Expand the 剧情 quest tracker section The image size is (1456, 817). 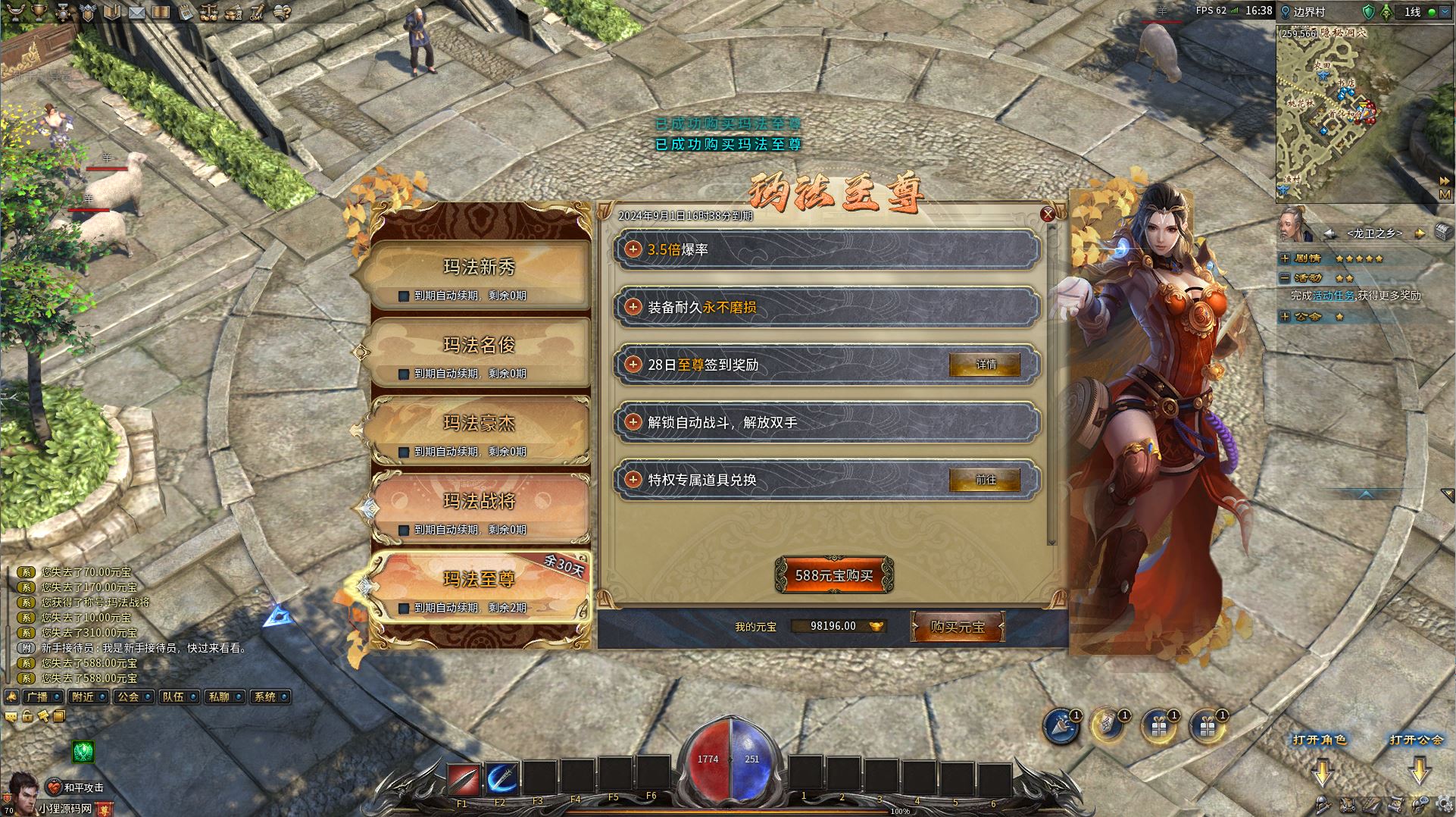tap(1285, 258)
